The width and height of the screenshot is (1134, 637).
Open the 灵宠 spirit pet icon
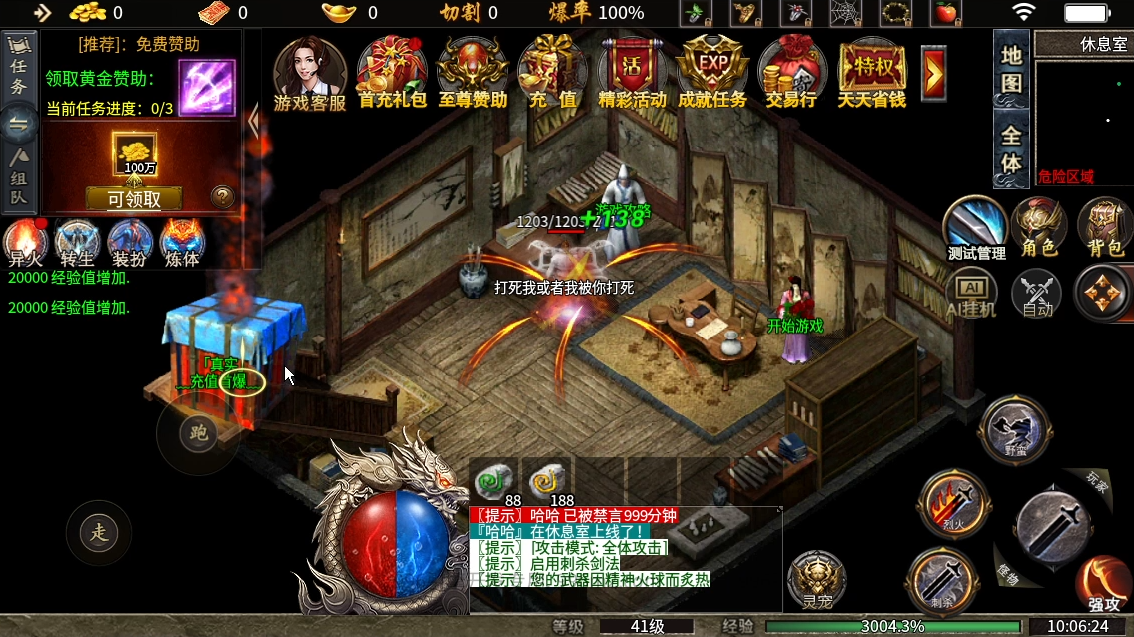(x=816, y=580)
